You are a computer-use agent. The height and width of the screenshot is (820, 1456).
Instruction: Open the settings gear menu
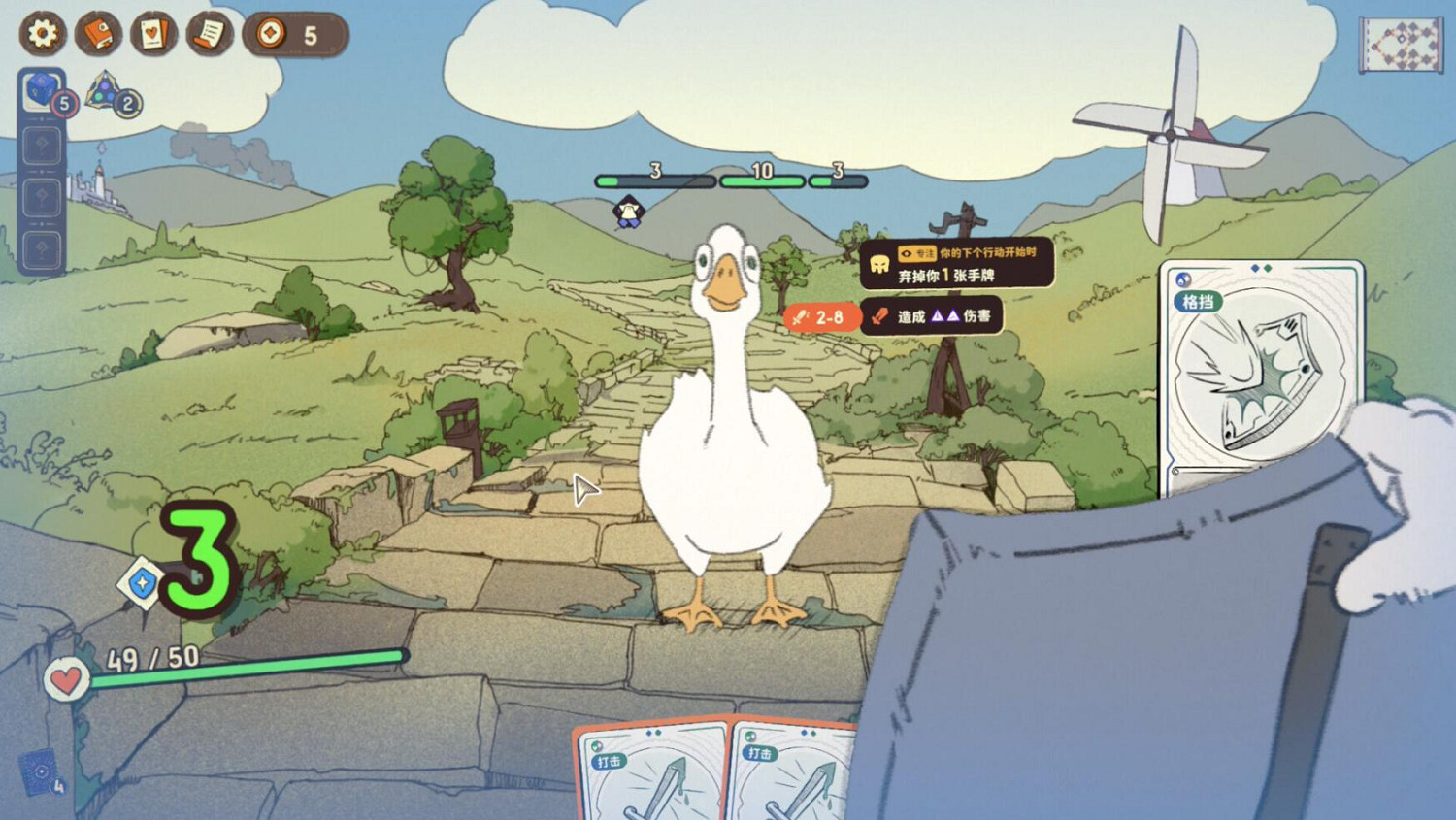(x=41, y=34)
